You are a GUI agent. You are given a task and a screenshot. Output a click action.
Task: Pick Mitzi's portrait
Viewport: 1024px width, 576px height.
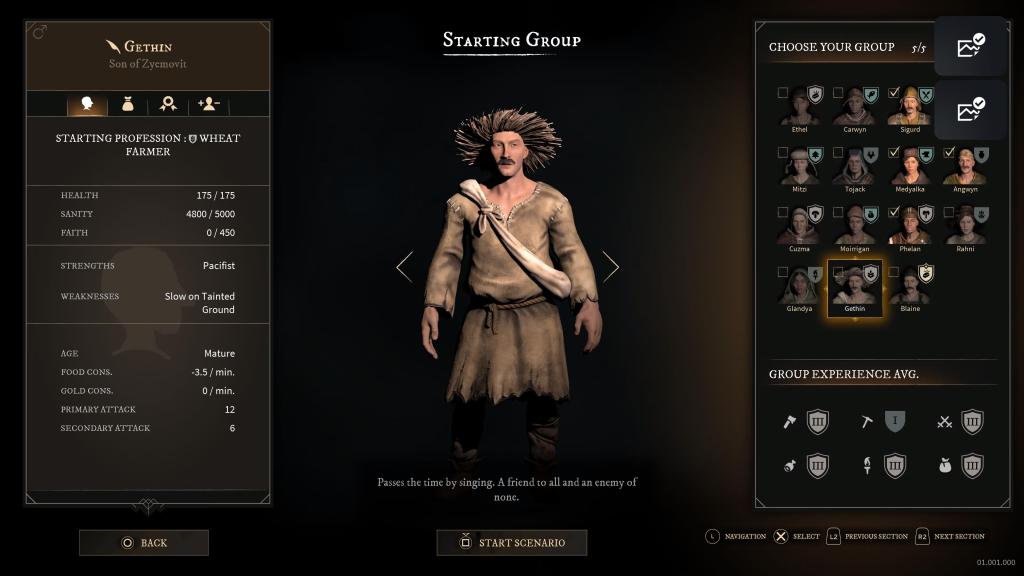tap(800, 166)
